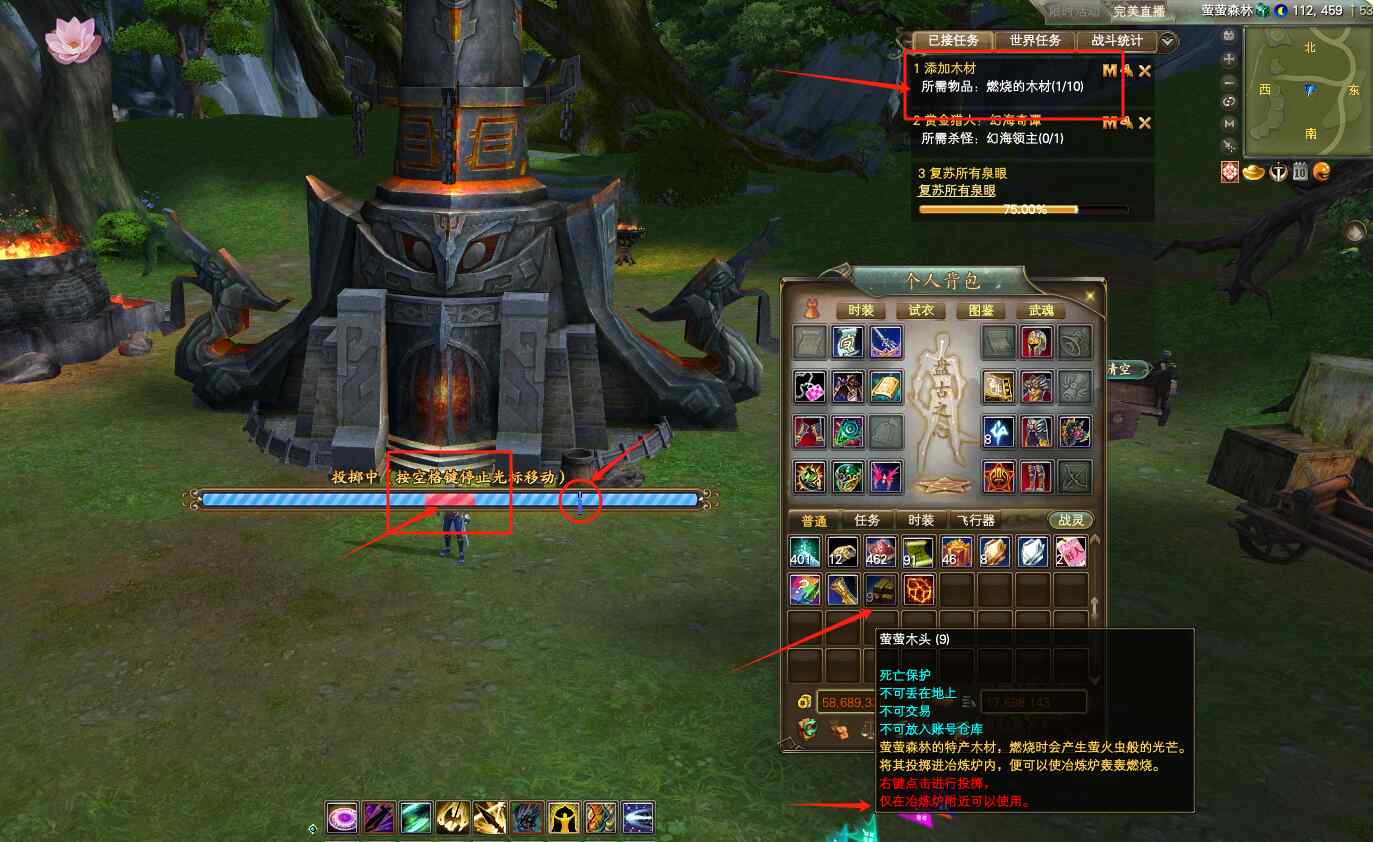Switch to the 任务 bag tab
1373x842 pixels.
coord(867,521)
